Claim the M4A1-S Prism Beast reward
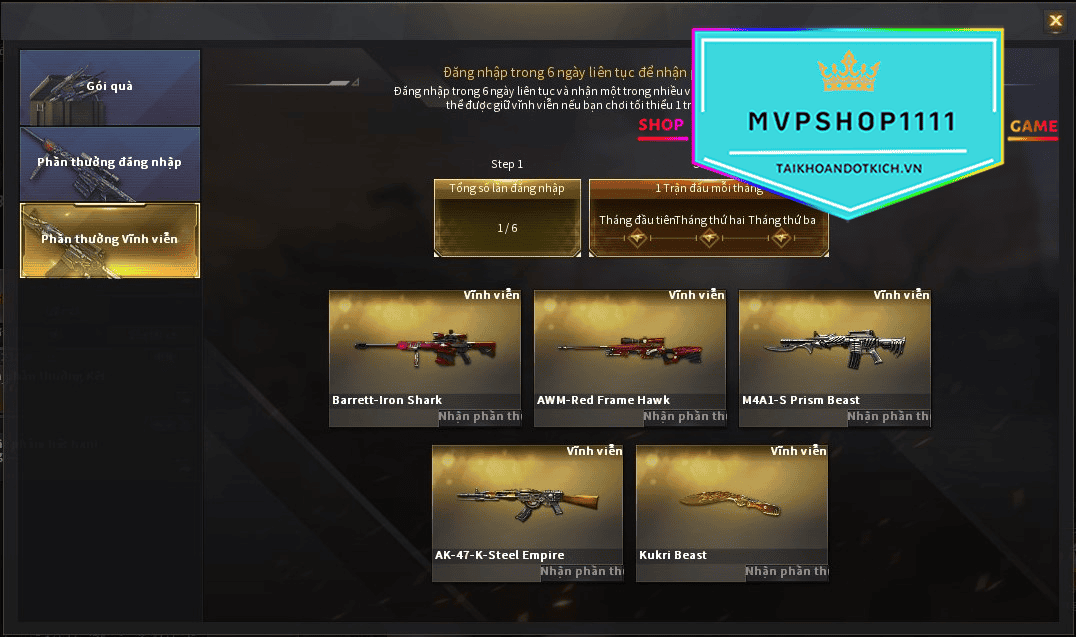 point(889,417)
